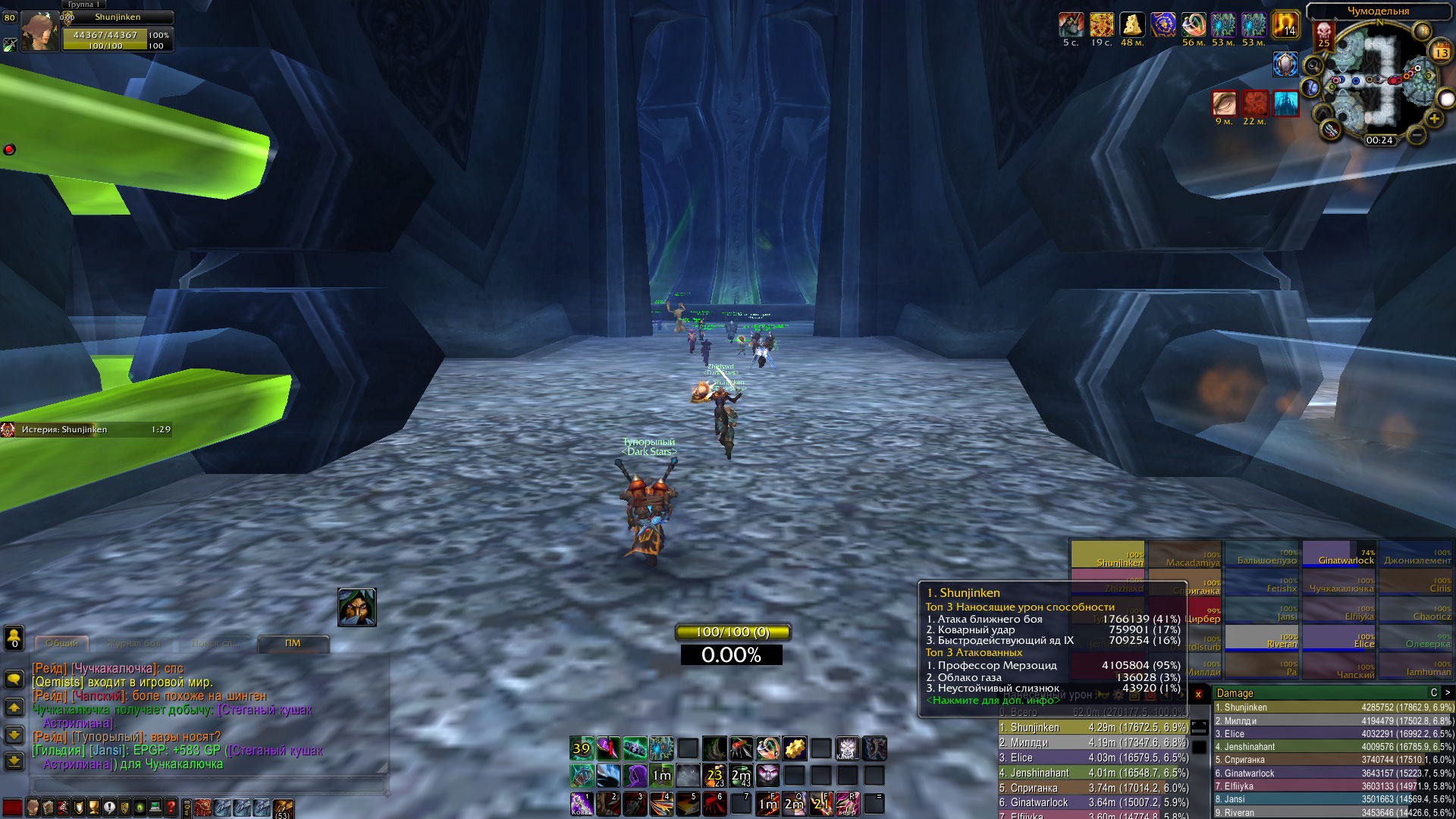Open the Общий chat tab
The height and width of the screenshot is (819, 1456).
pyautogui.click(x=62, y=644)
